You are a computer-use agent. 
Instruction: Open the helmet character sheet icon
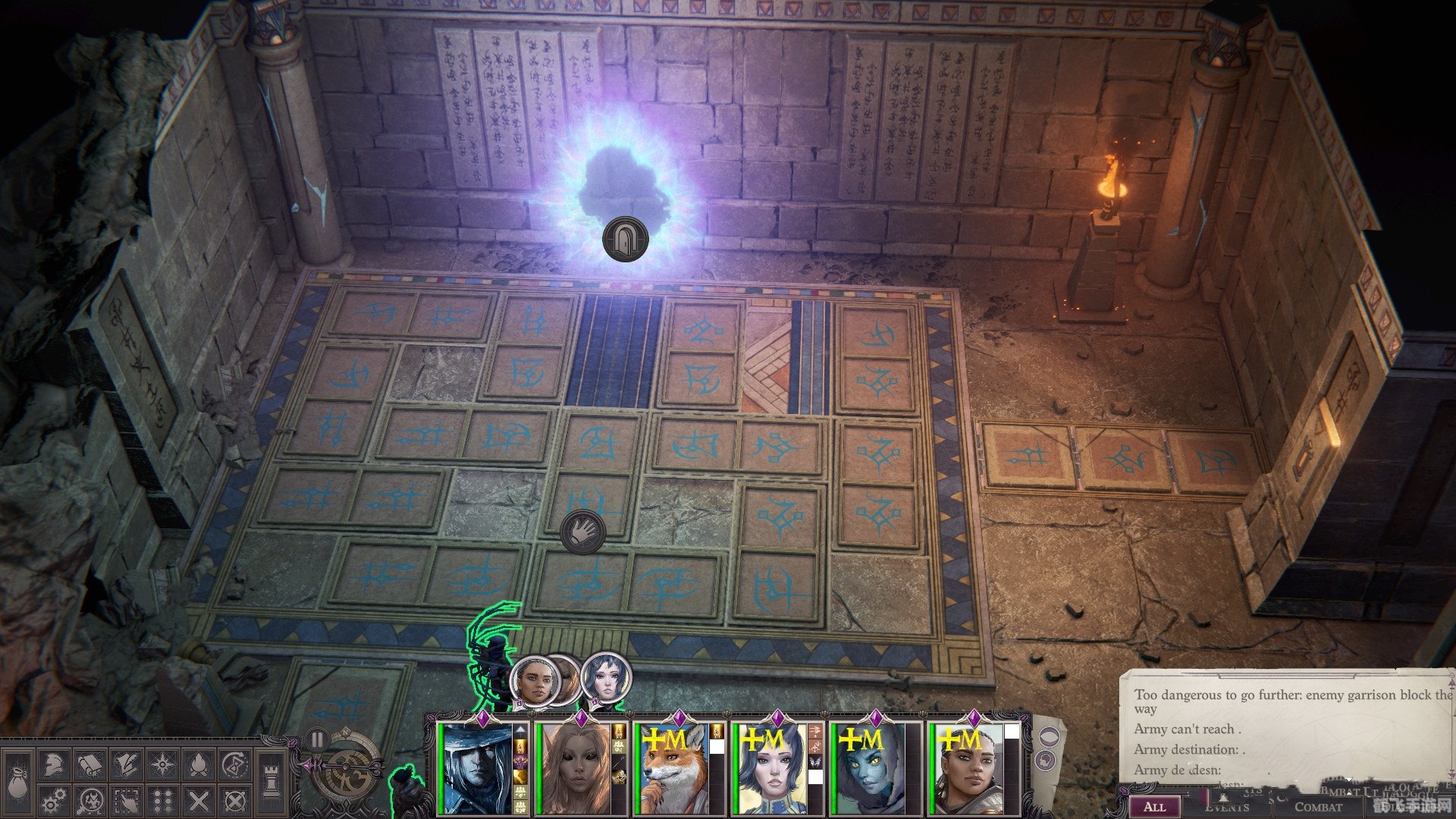click(53, 766)
